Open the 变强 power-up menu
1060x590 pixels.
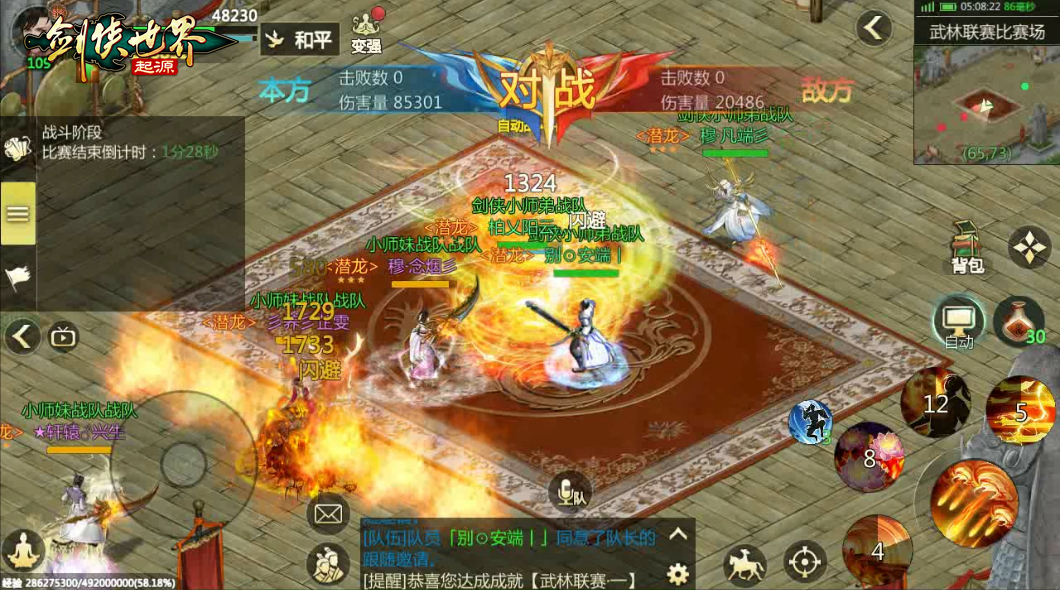(369, 32)
